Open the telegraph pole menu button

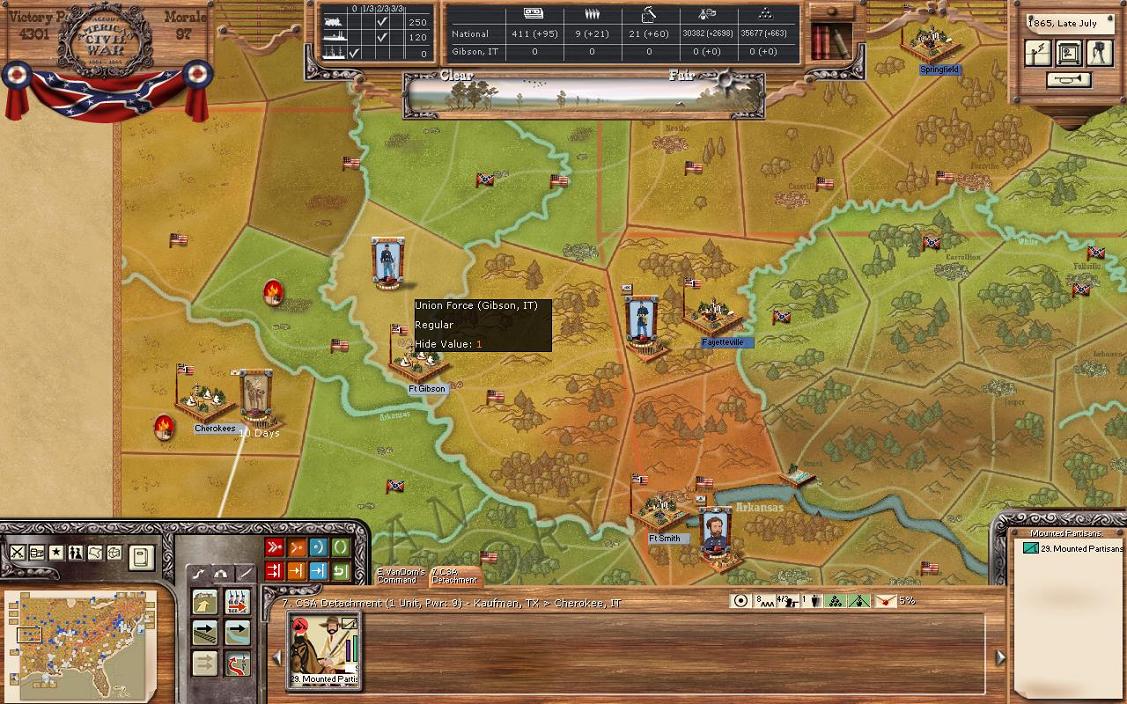pyautogui.click(x=1039, y=52)
